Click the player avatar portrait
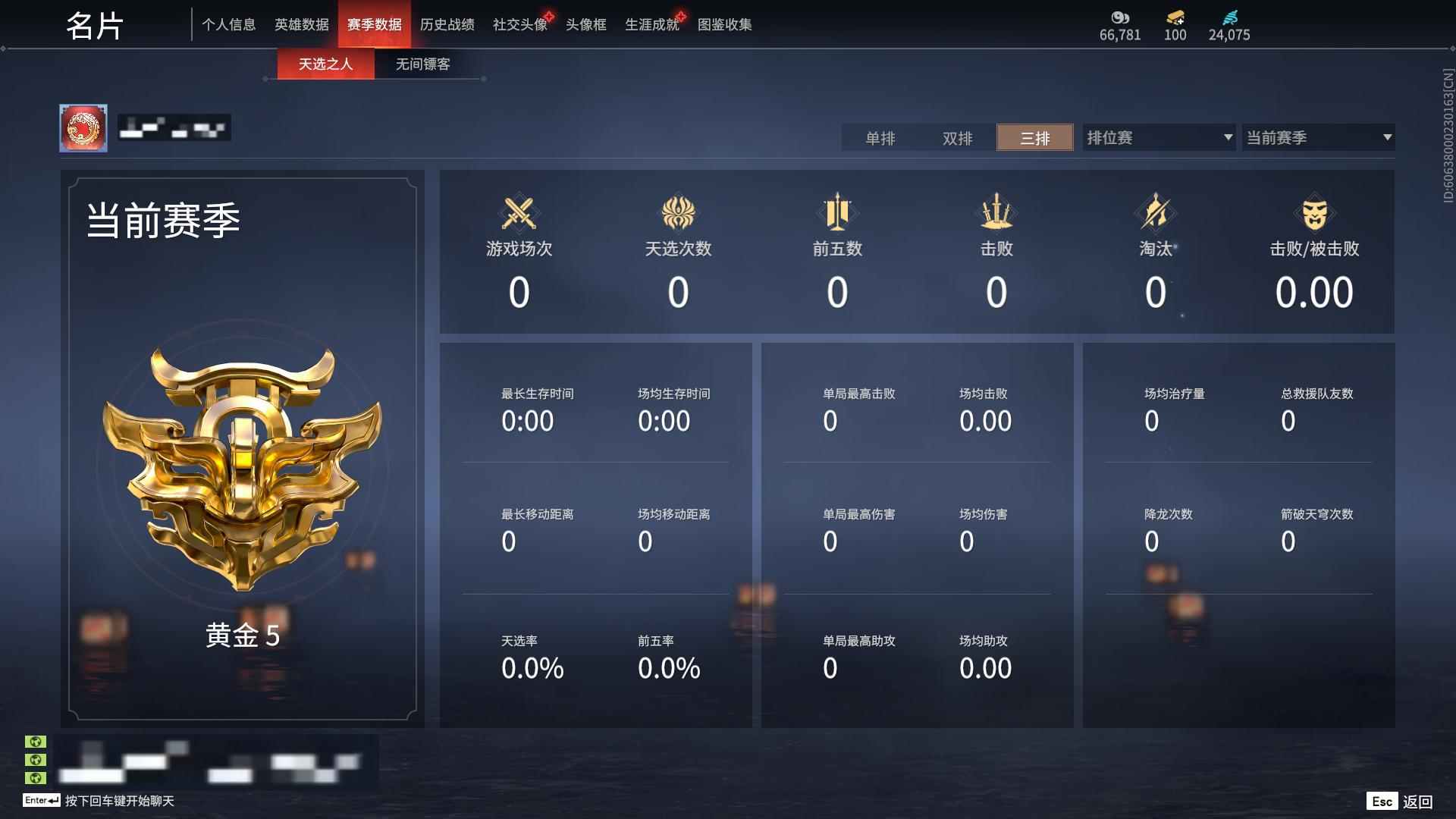The image size is (1456, 819). tap(86, 127)
